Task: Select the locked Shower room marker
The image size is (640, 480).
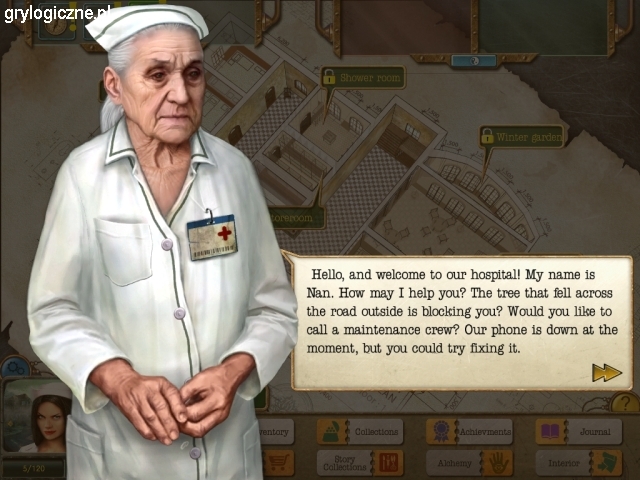Action: [x=361, y=77]
